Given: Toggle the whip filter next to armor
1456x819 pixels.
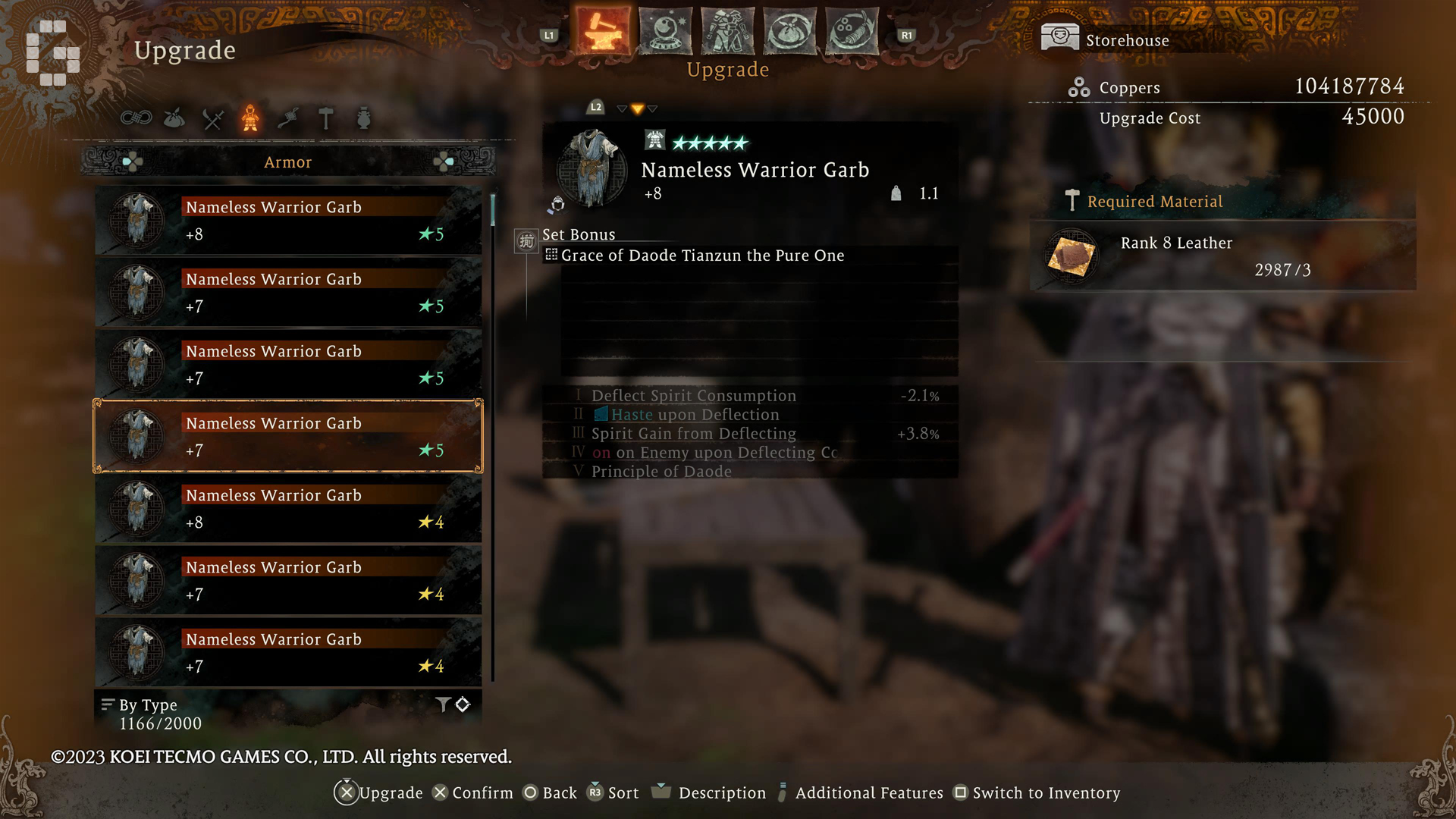Looking at the screenshot, I should click(288, 119).
